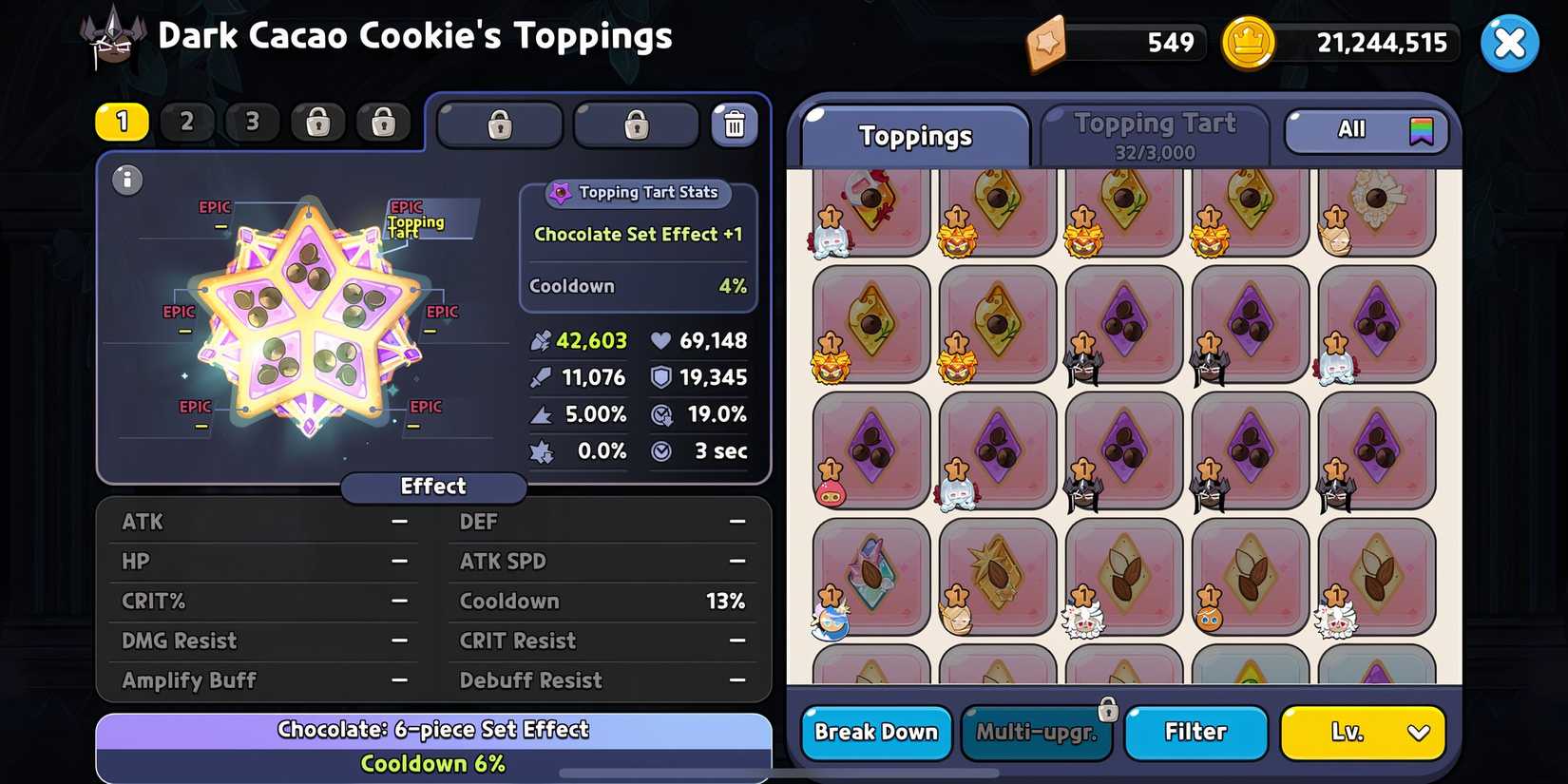Tap a locked loadout slot with padlock icon
The width and height of the screenshot is (1568, 784).
coord(316,122)
